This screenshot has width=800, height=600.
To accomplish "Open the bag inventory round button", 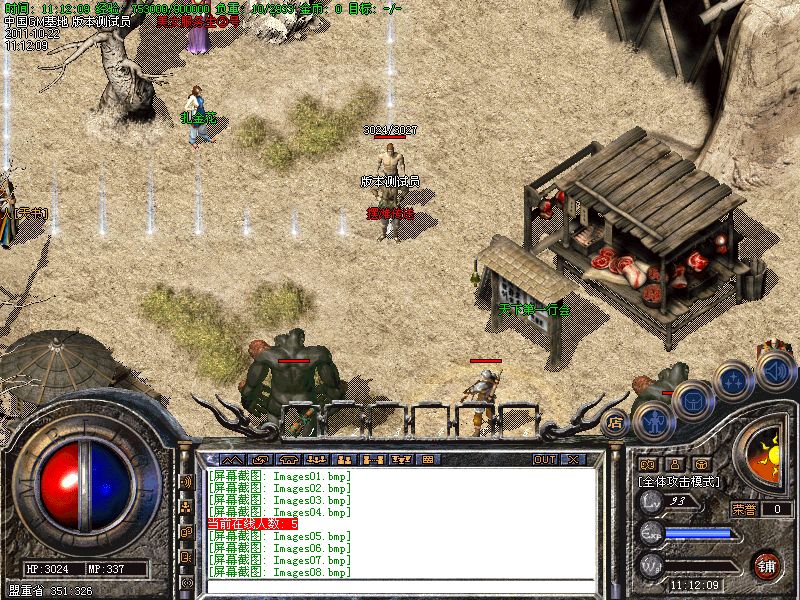I will coord(691,399).
